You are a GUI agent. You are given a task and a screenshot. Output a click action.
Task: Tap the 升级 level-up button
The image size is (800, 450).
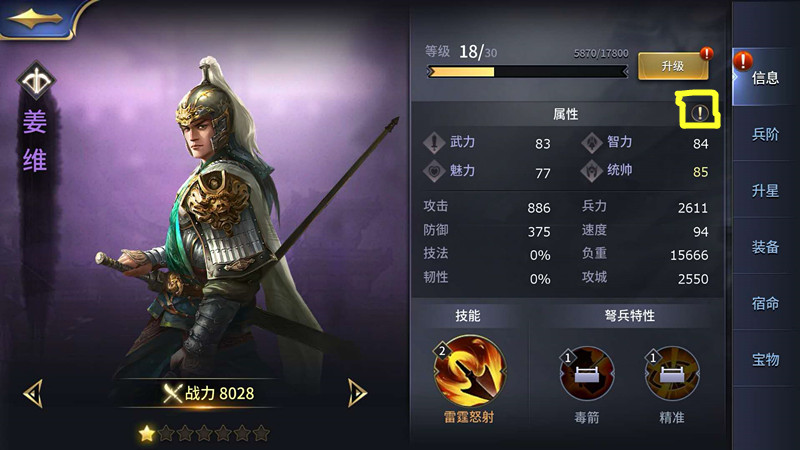tap(672, 65)
